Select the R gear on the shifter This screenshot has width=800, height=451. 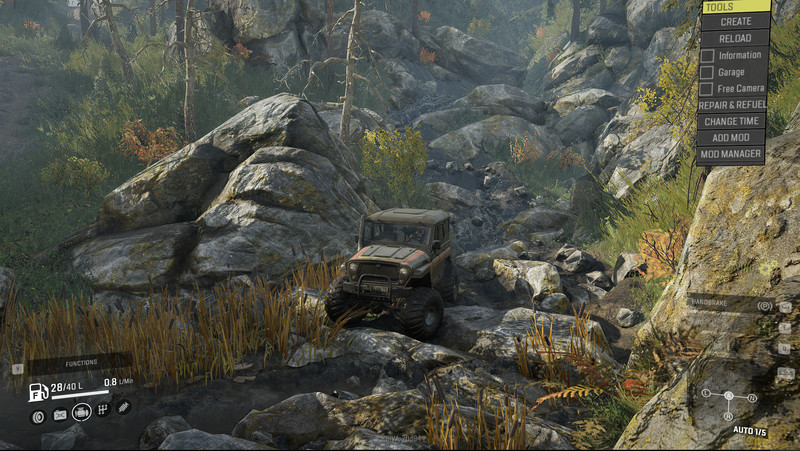tap(728, 416)
